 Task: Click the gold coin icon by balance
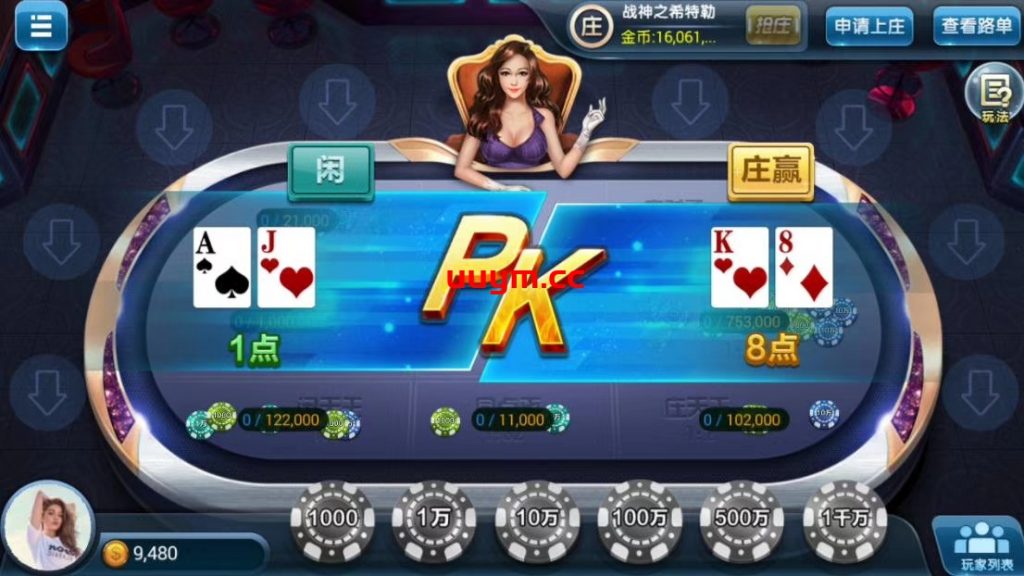[x=116, y=553]
